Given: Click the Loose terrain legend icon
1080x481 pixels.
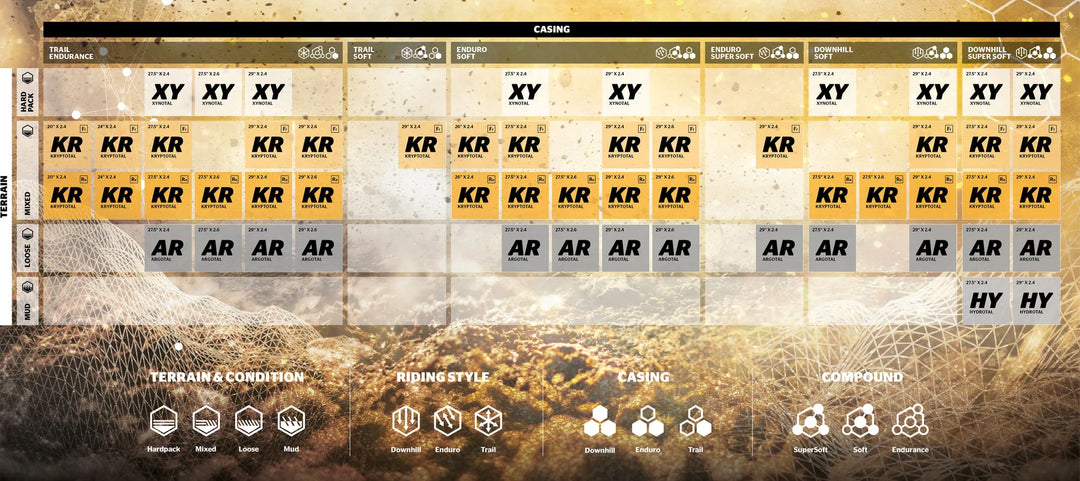Looking at the screenshot, I should [x=249, y=420].
